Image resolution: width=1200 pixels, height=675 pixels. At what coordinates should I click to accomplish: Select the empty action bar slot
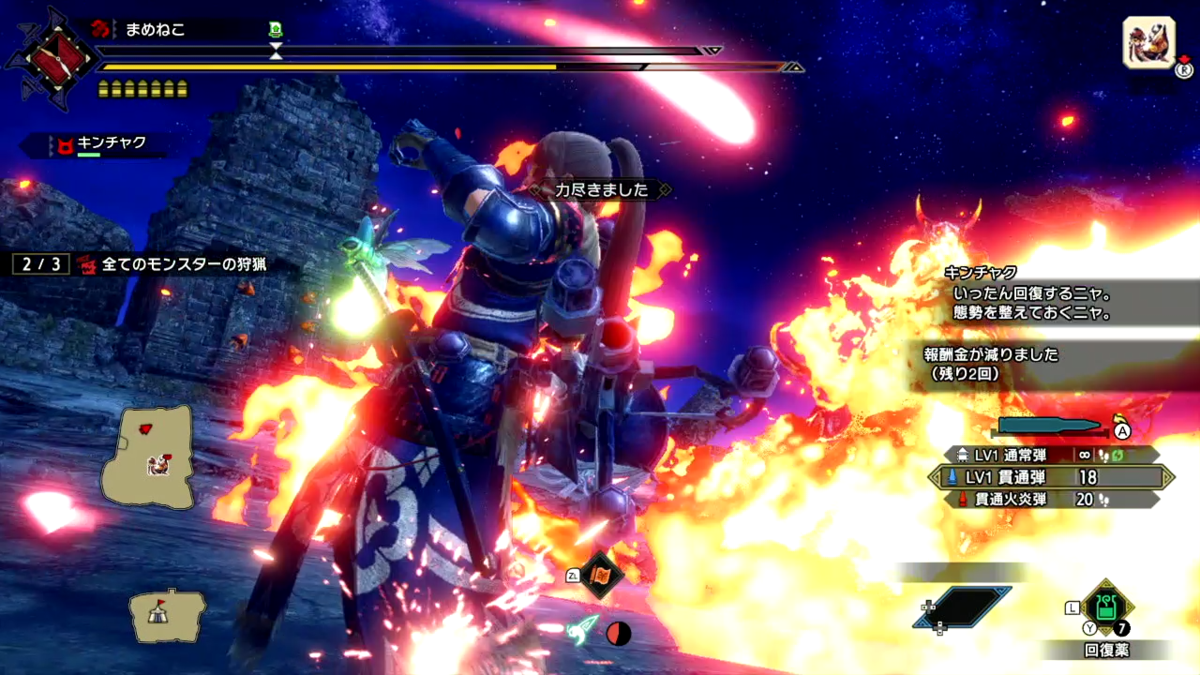pyautogui.click(x=960, y=606)
